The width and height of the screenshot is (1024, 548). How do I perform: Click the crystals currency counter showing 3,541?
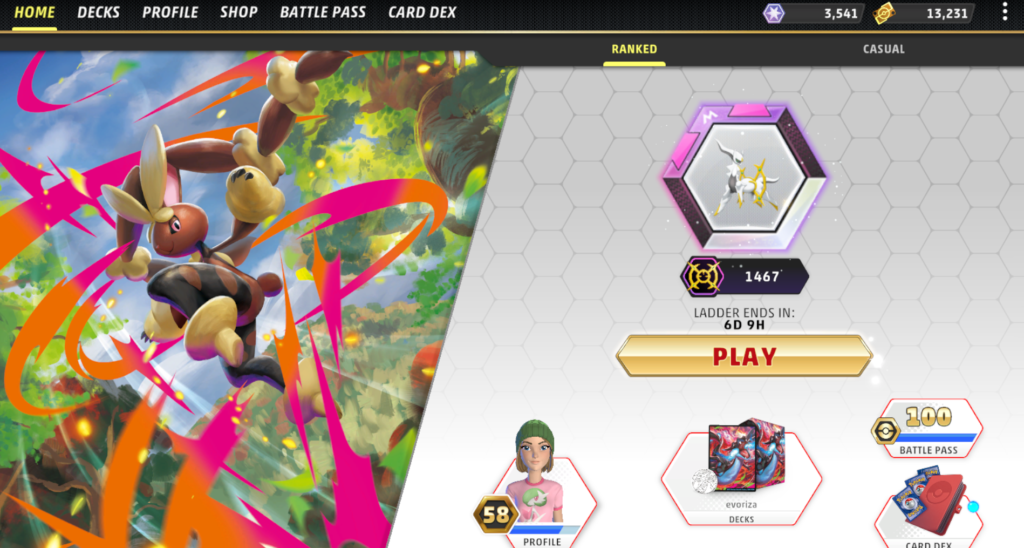810,14
